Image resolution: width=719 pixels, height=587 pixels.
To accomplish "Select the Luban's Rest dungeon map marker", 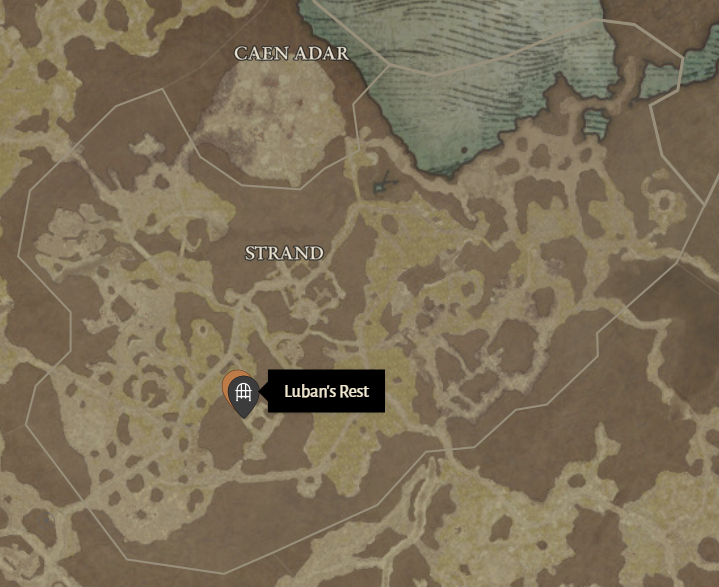I will coord(242,394).
